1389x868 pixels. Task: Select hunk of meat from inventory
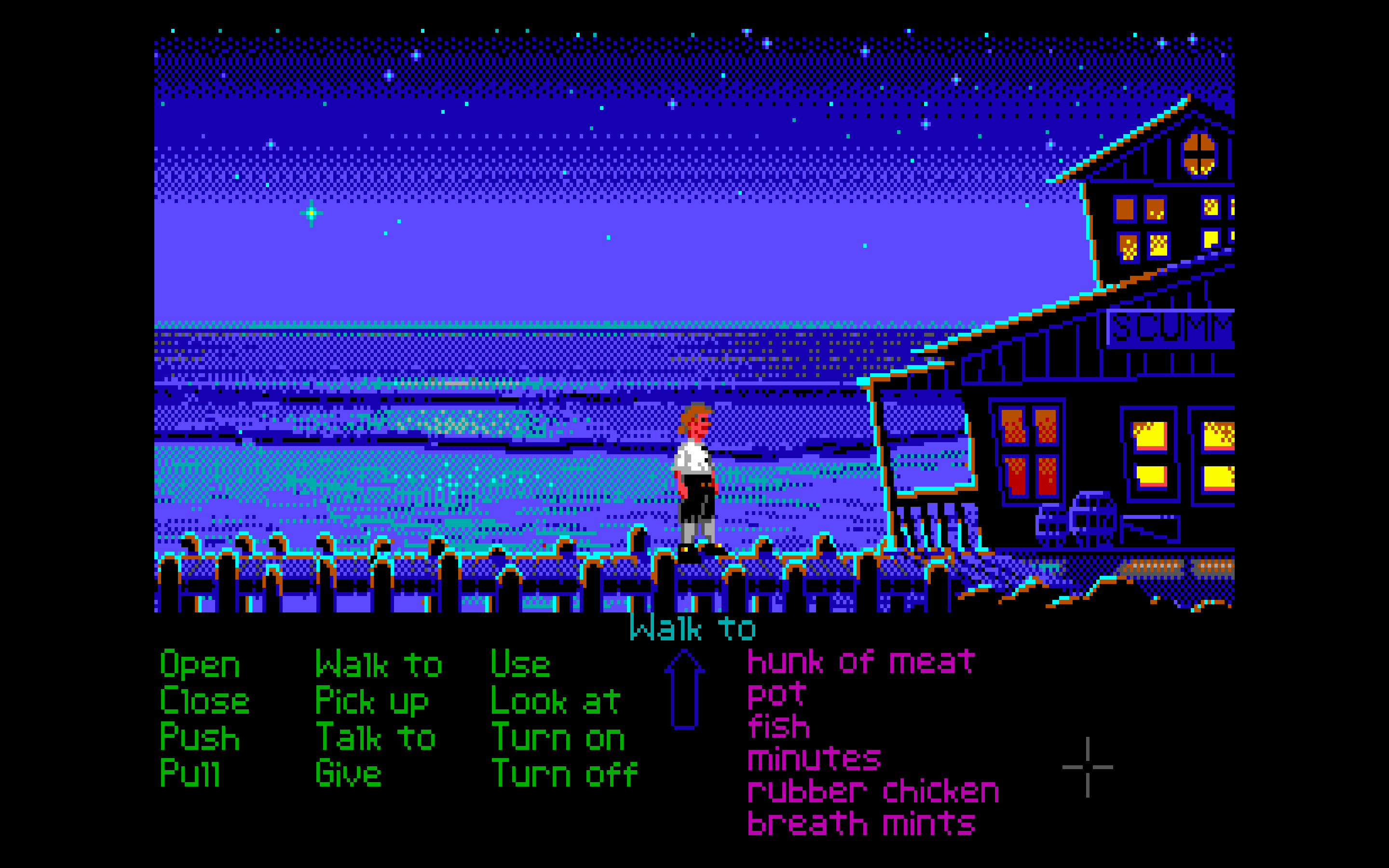pos(861,662)
